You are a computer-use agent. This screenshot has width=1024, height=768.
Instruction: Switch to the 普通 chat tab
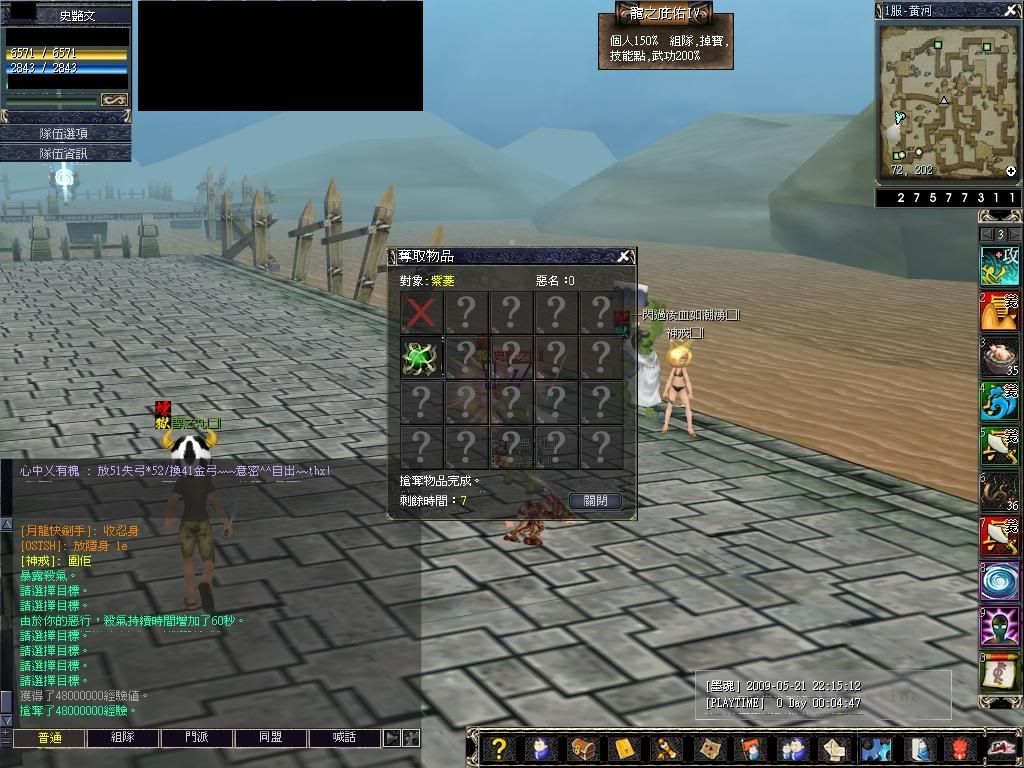point(49,738)
